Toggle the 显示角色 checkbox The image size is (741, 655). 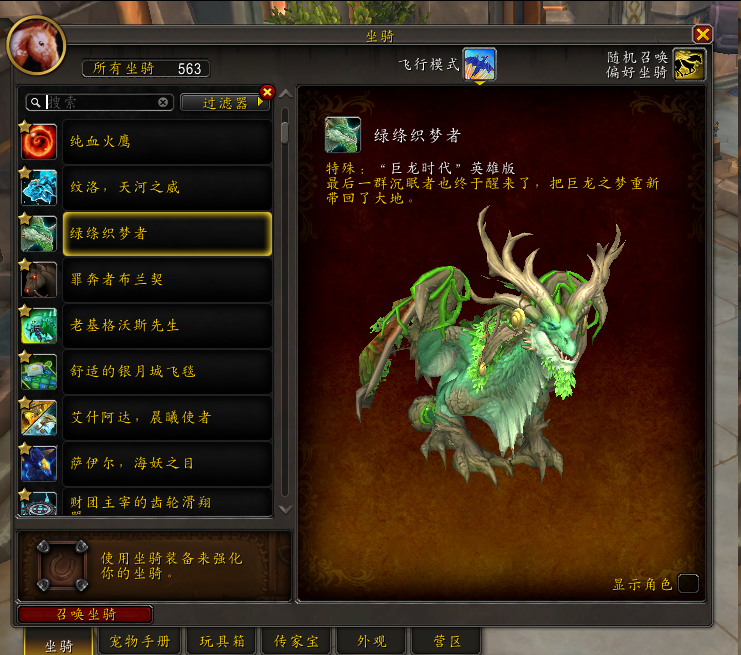[687, 584]
